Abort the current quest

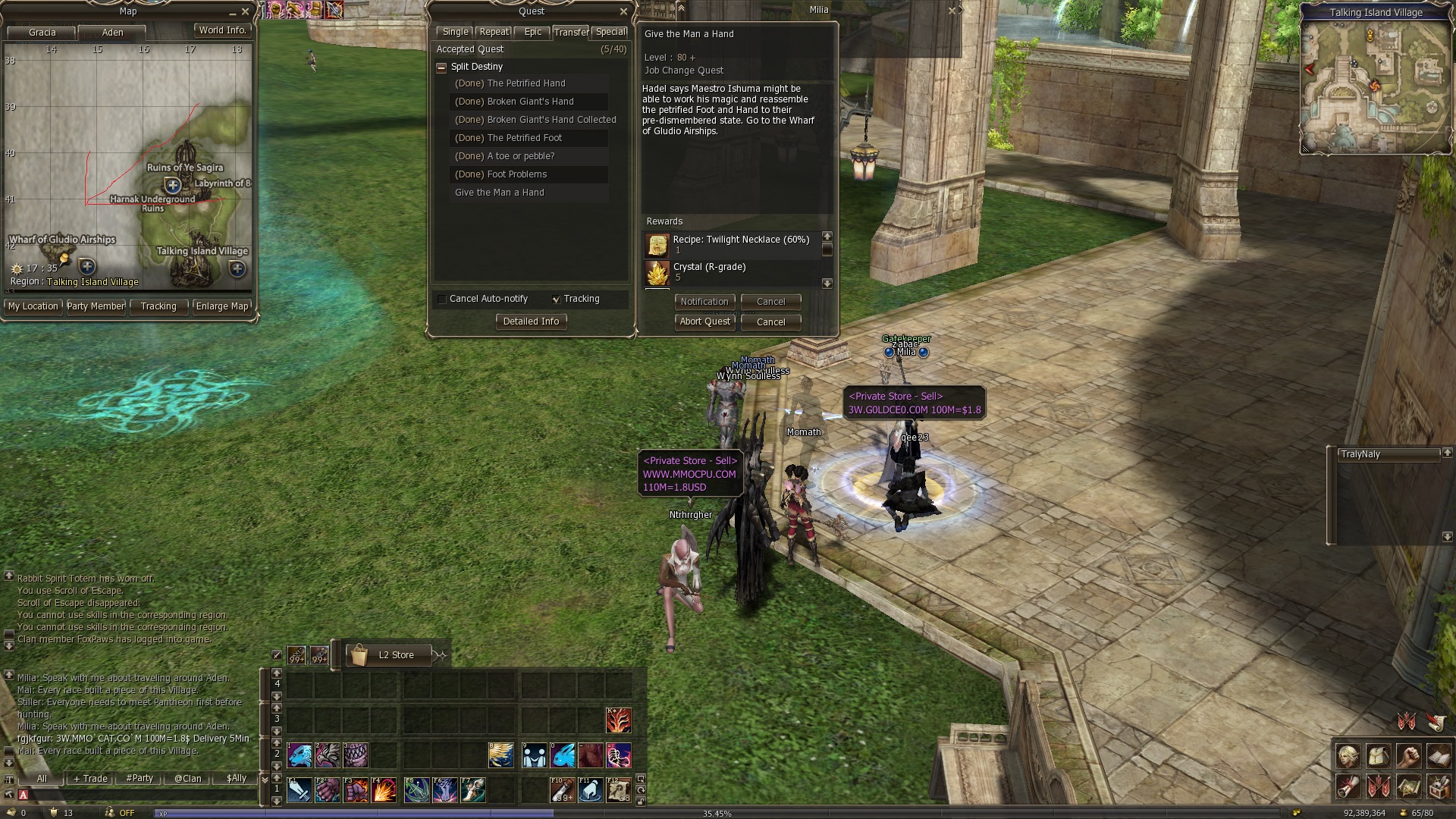tap(704, 322)
